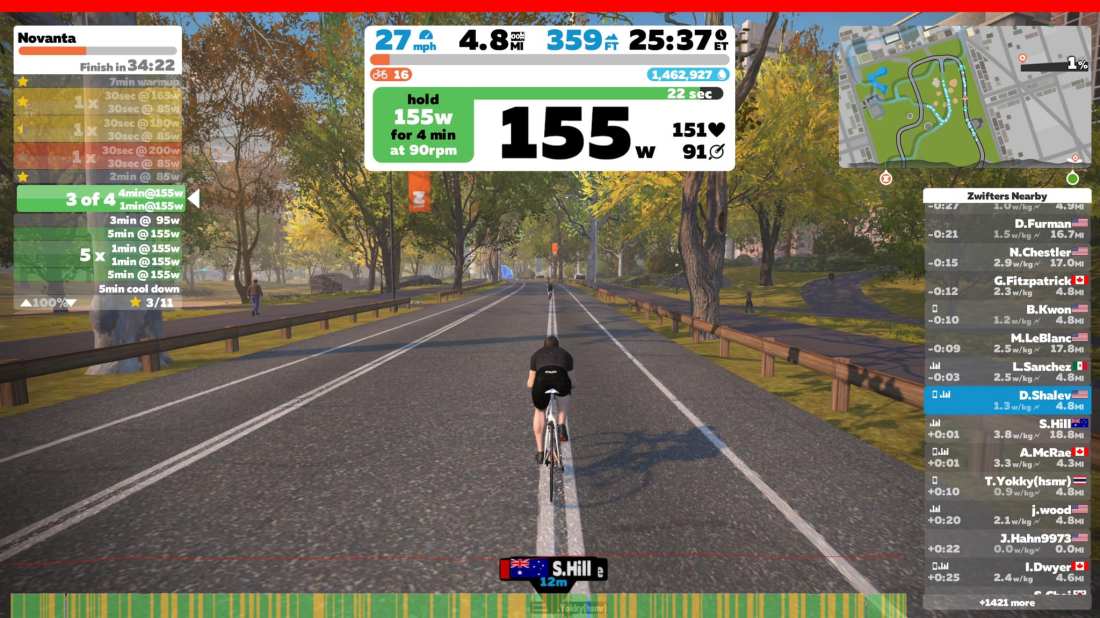Click T.Yokky(hsmr) in the rider list

(x=1006, y=486)
